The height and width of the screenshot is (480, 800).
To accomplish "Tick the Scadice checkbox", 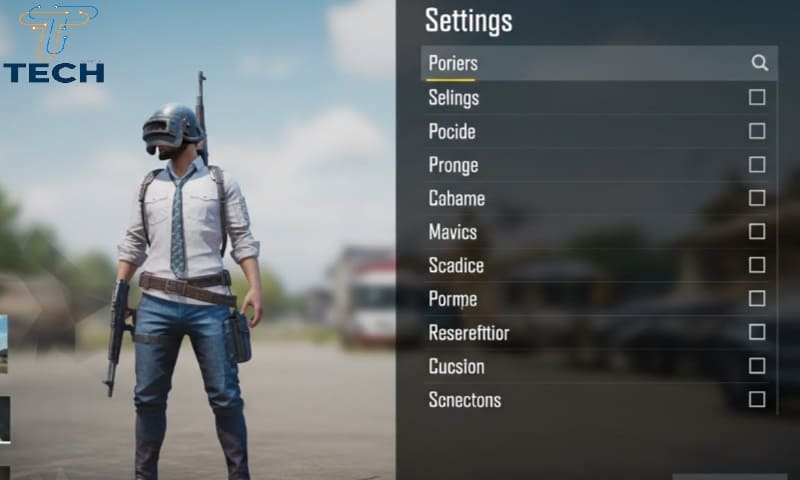I will [x=757, y=265].
